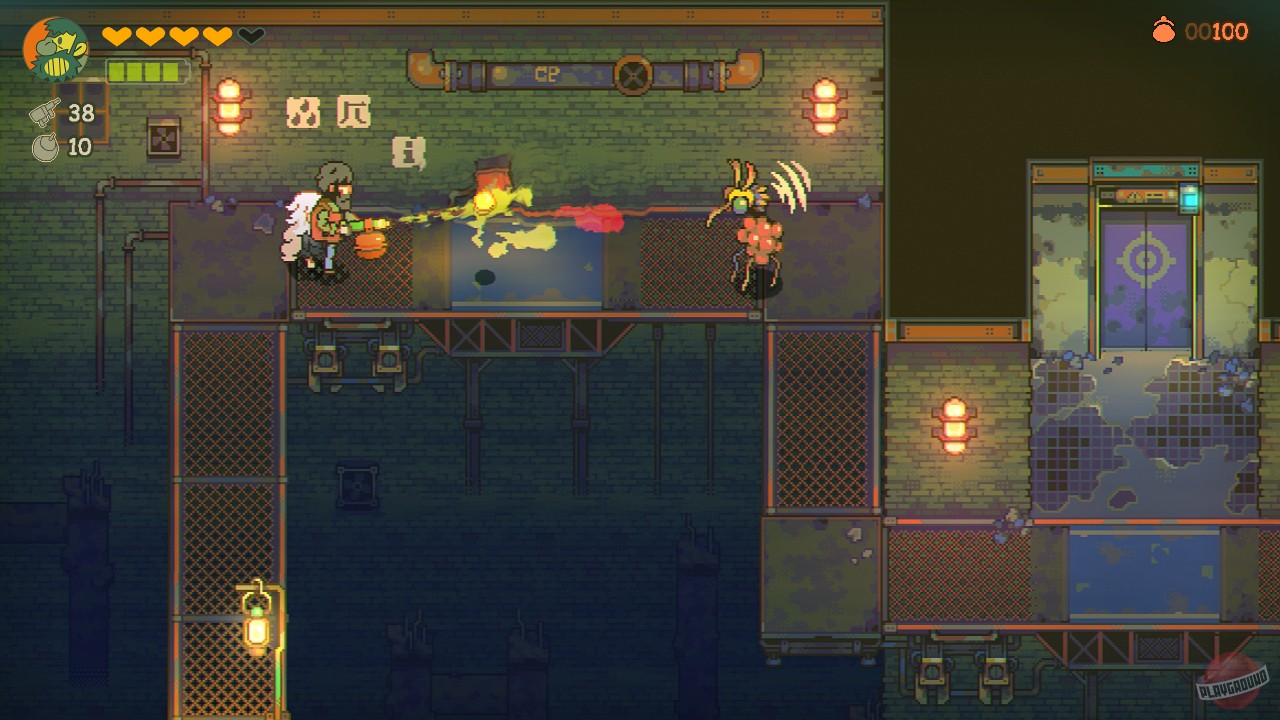Click the coin pouch icon beside the money counter

[1166, 31]
